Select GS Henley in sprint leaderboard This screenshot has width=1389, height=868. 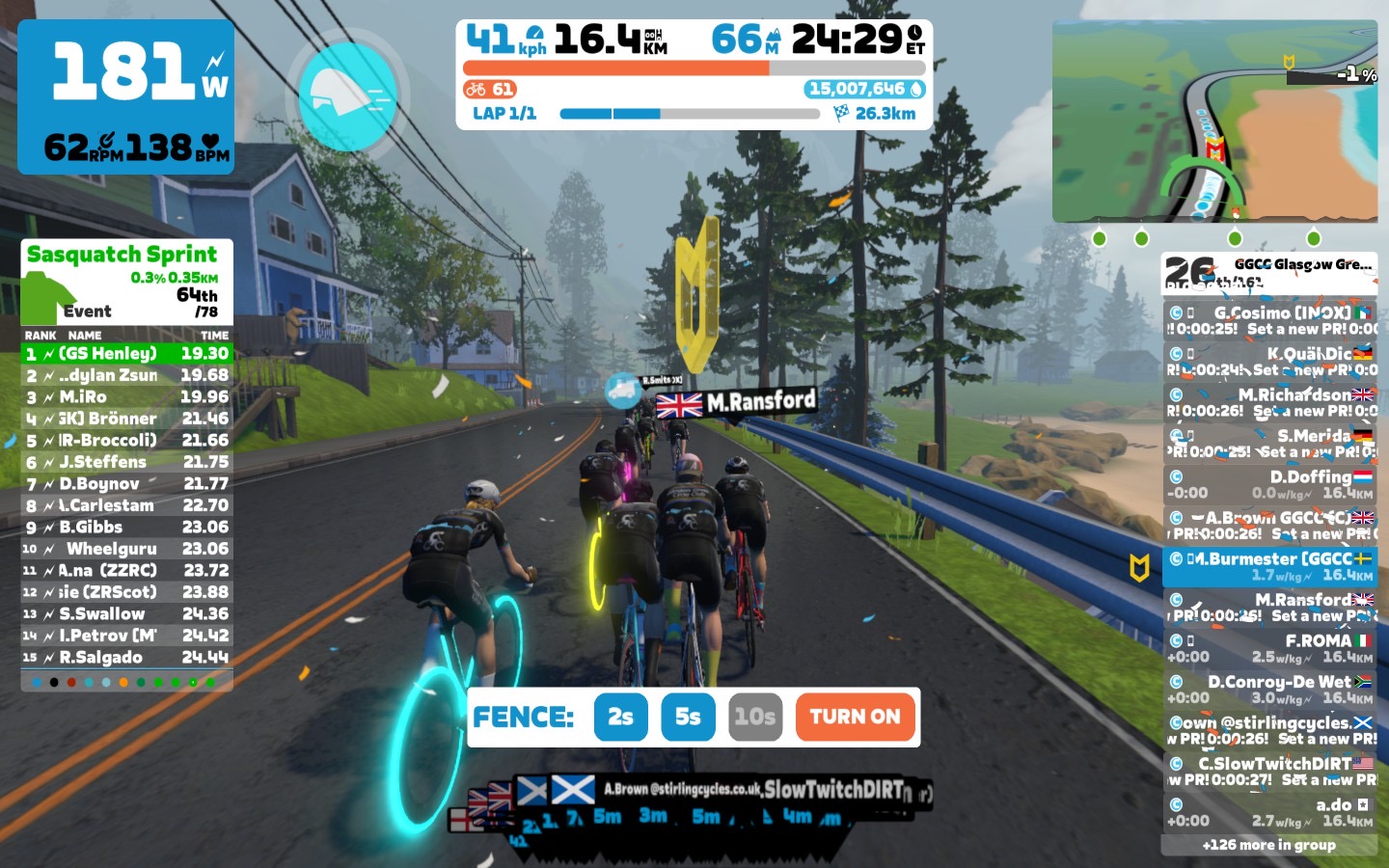(x=126, y=354)
